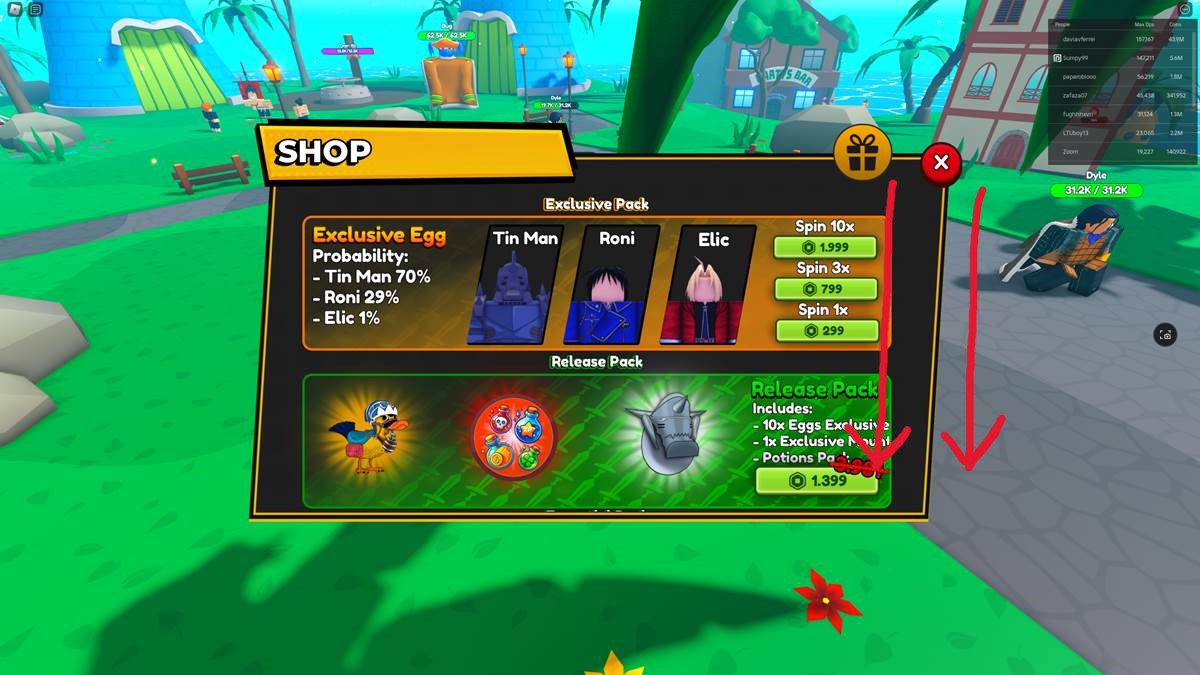Buy Spin 3x for 799 Robux
Screen dimensions: 1200x675
pyautogui.click(x=825, y=289)
